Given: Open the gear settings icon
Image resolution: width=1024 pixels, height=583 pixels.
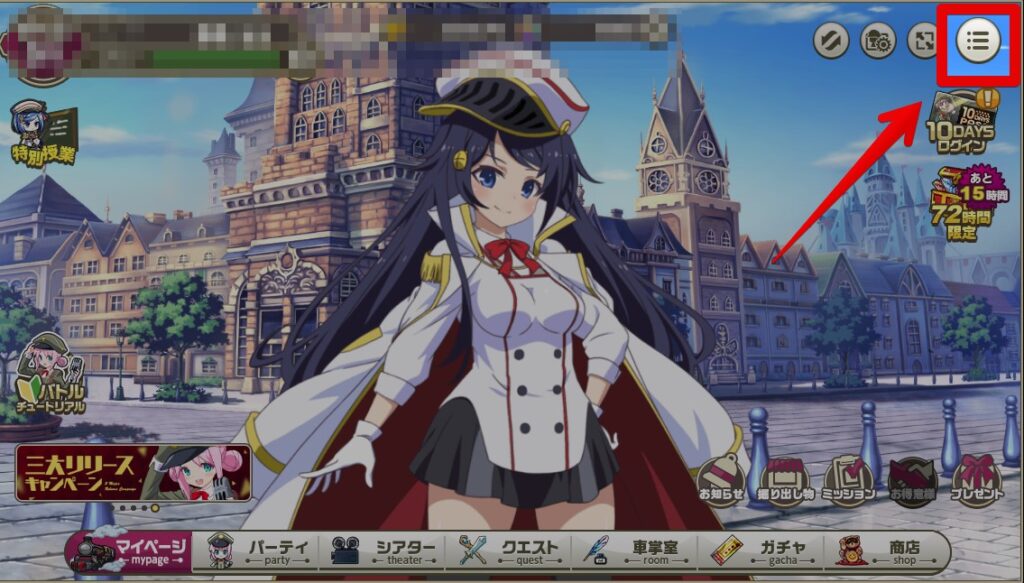Looking at the screenshot, I should 877,41.
